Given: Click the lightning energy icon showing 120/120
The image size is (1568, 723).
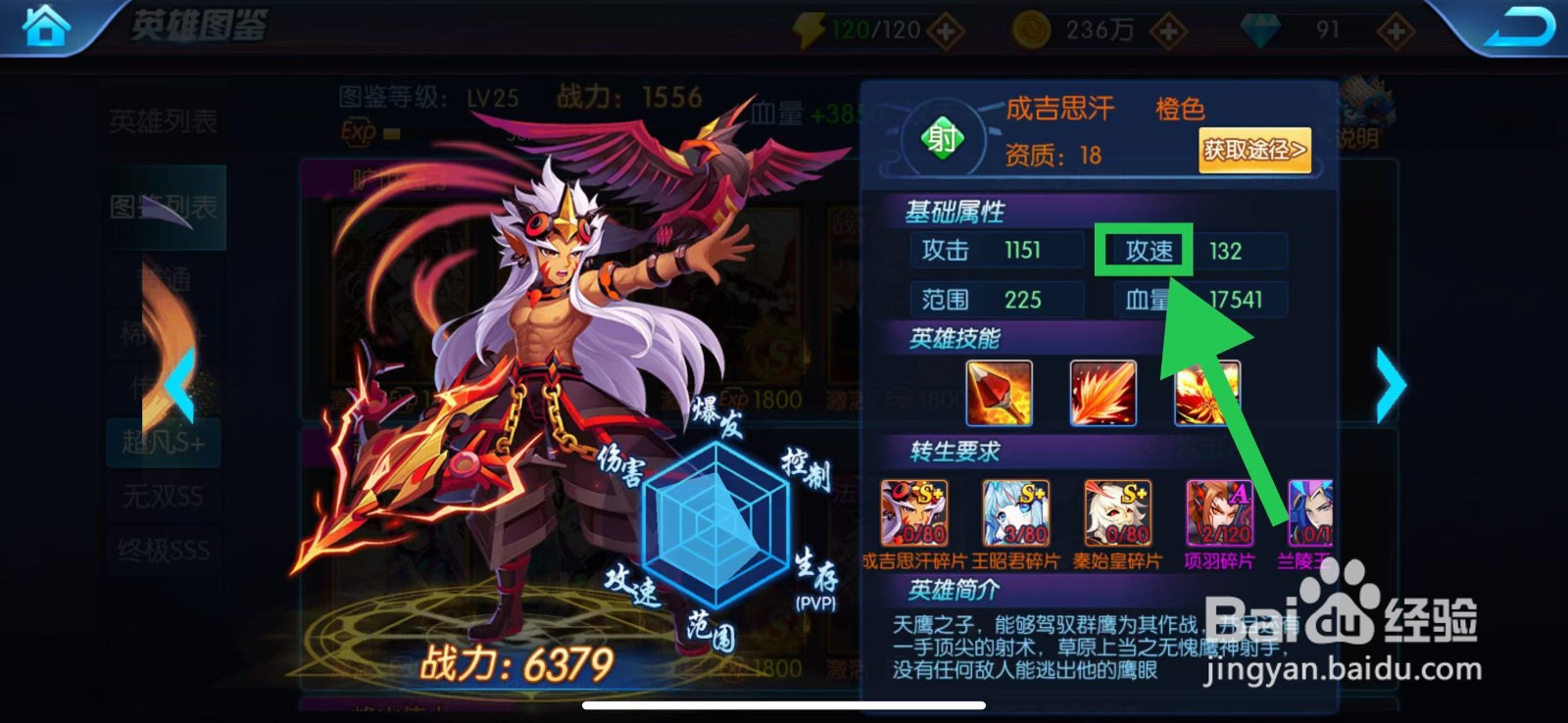Looking at the screenshot, I should pos(807,29).
